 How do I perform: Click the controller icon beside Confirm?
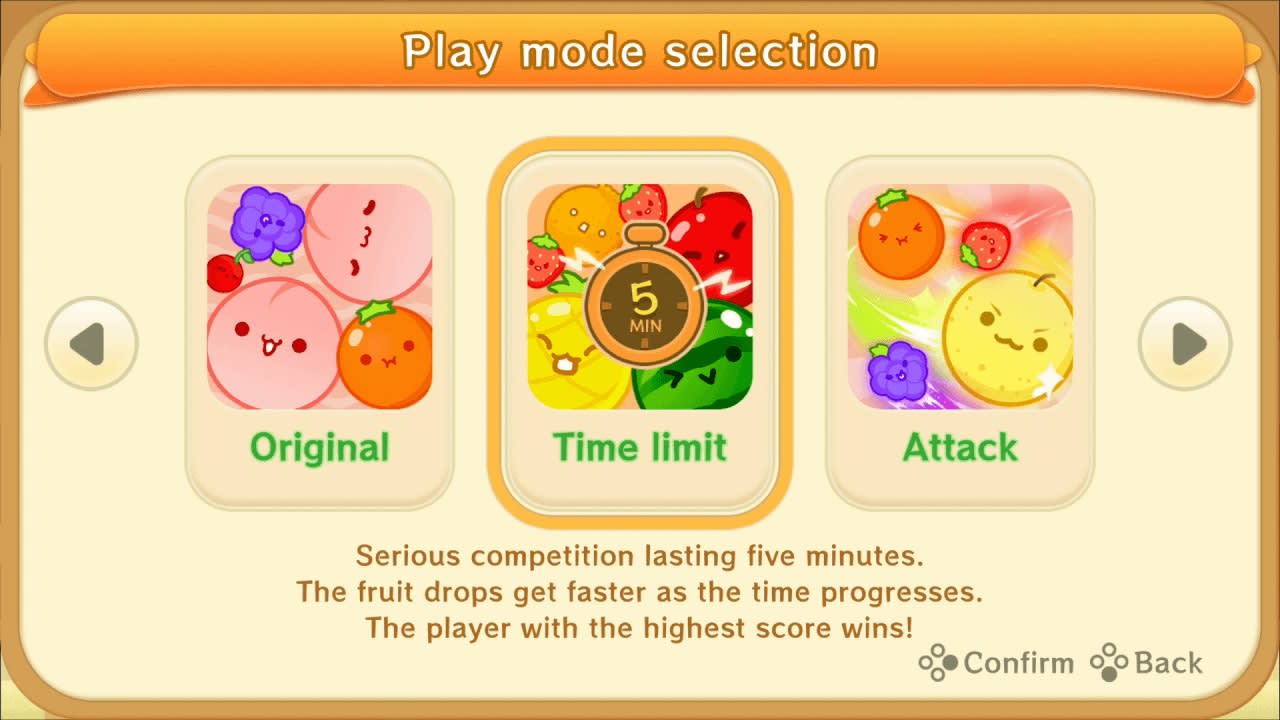pyautogui.click(x=938, y=663)
